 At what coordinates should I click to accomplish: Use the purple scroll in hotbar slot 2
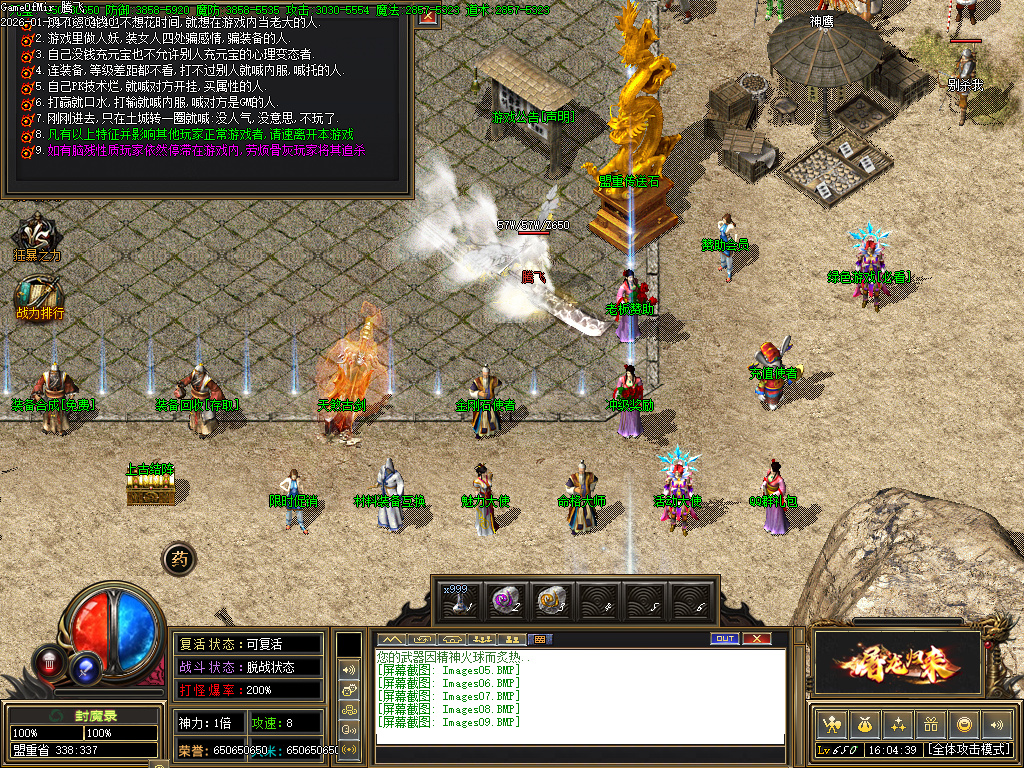(506, 600)
